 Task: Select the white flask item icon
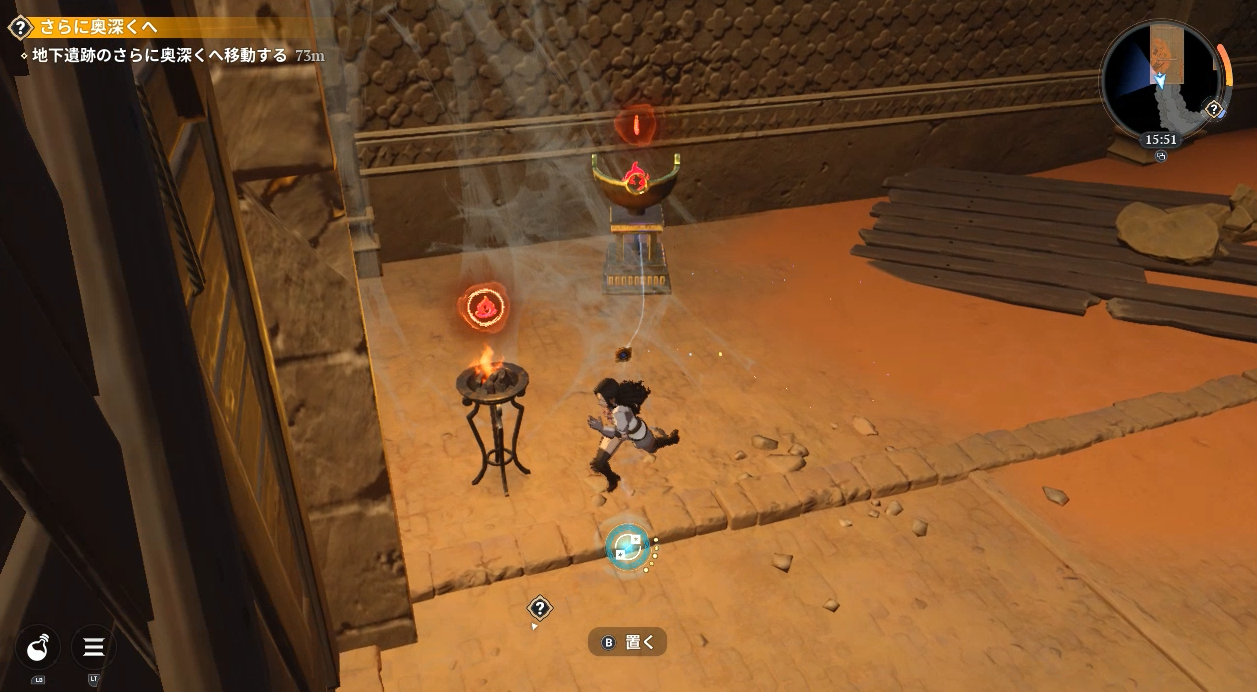click(x=38, y=648)
